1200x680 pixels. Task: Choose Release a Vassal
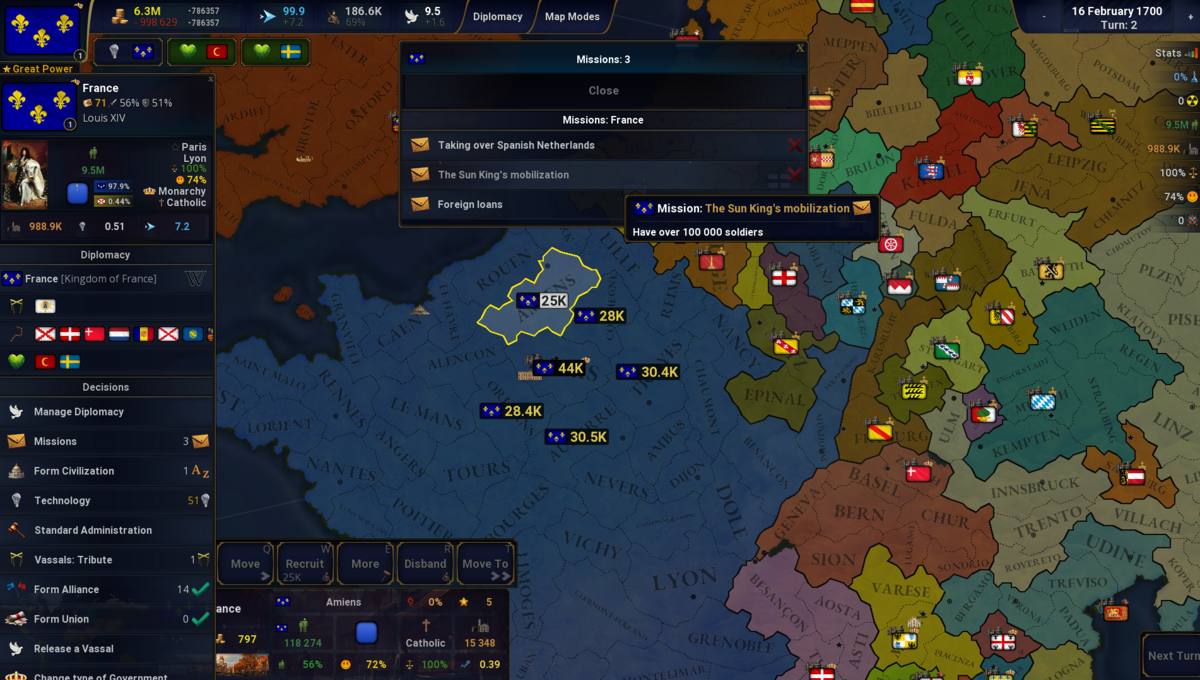(x=74, y=649)
